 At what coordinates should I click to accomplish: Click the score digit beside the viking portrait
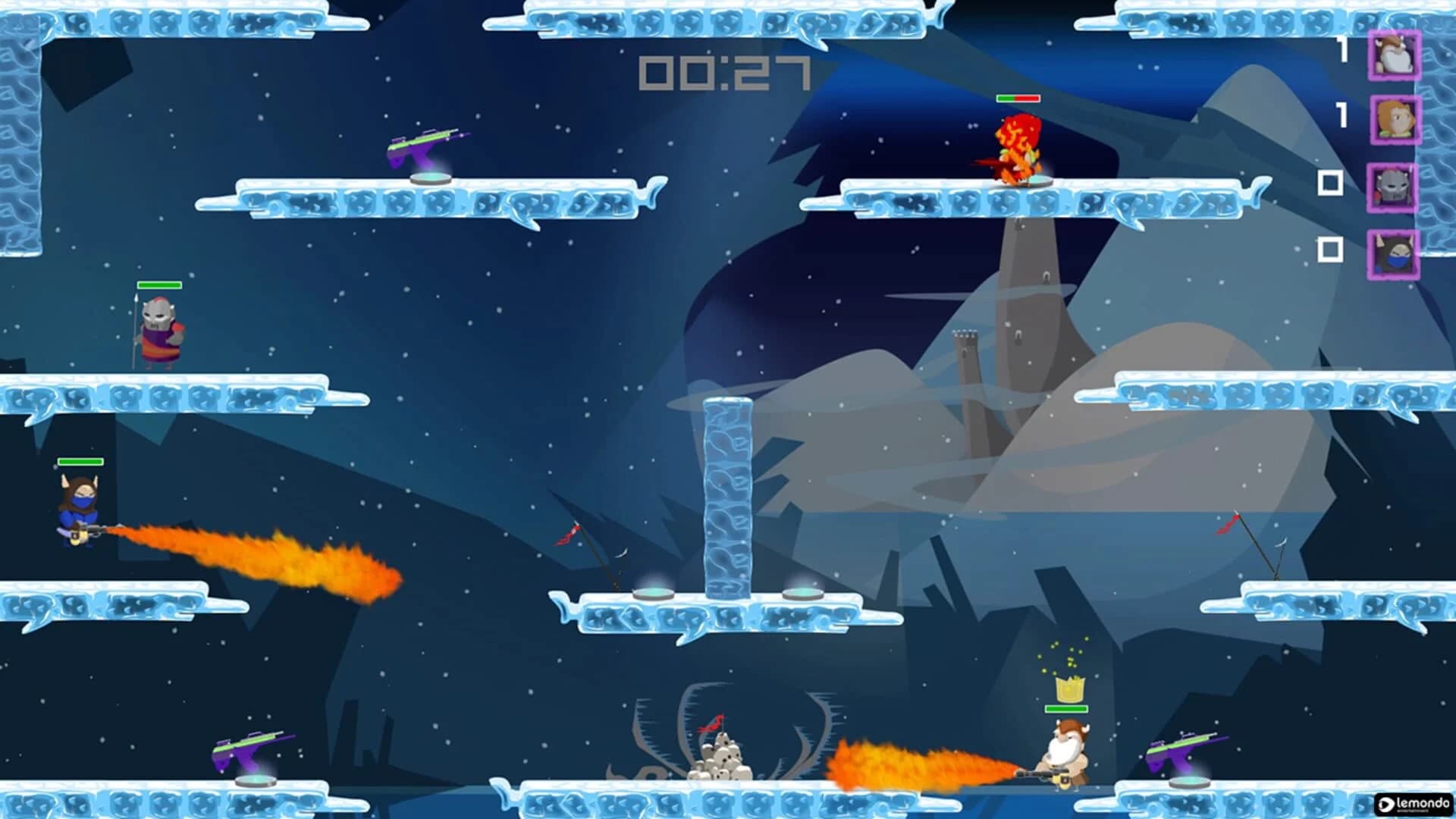[1343, 47]
